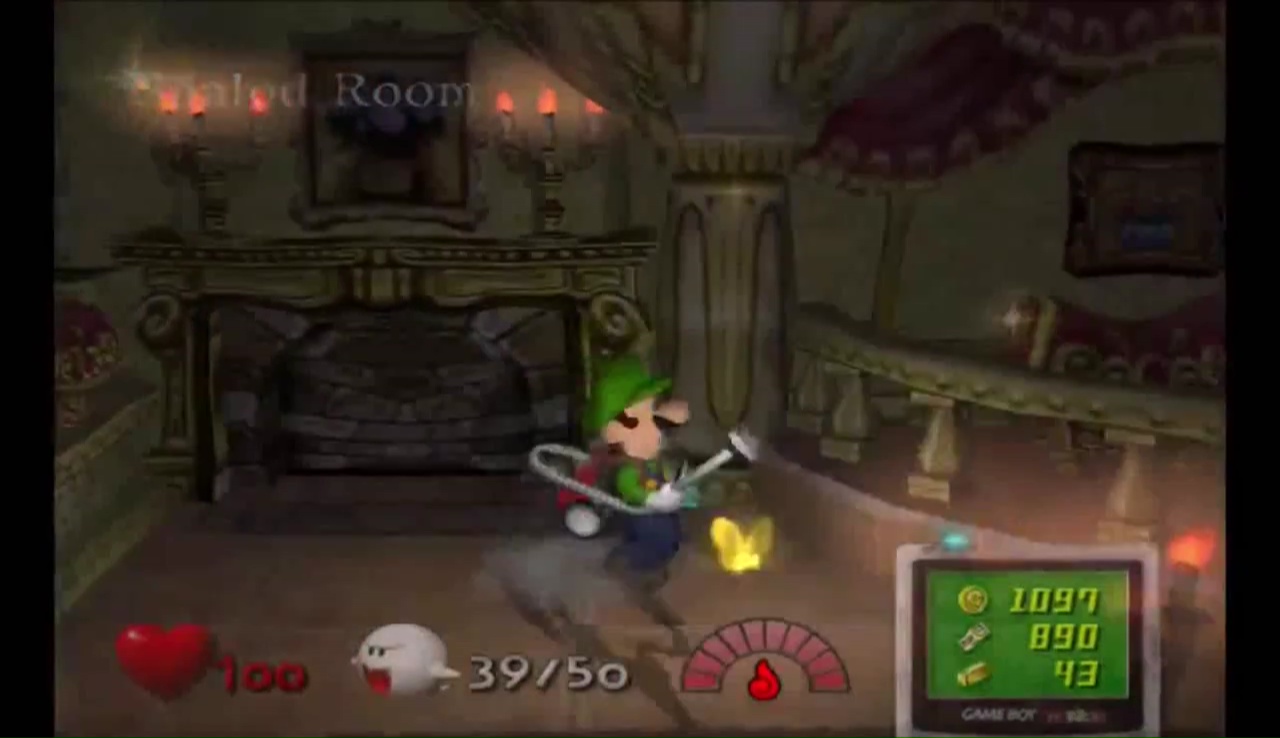Click the yellow money butterfly near Luigi
Screen dimensions: 1280x738
click(738, 545)
